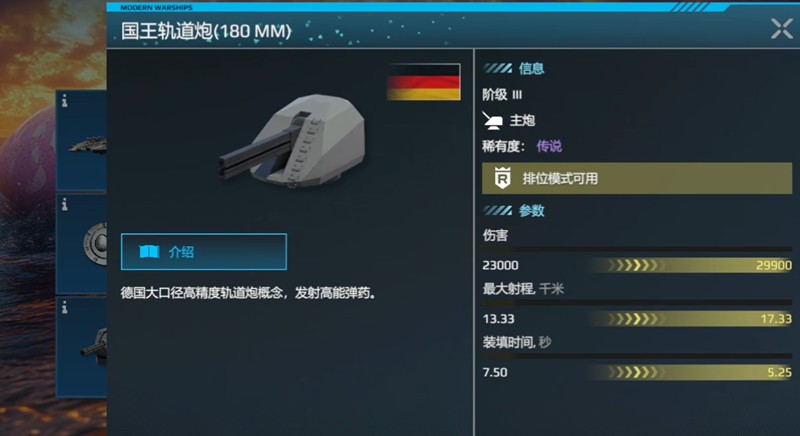Viewport: 800px width, 436px height.
Task: Close the 国王轨道炮 details panel
Action: click(x=781, y=29)
